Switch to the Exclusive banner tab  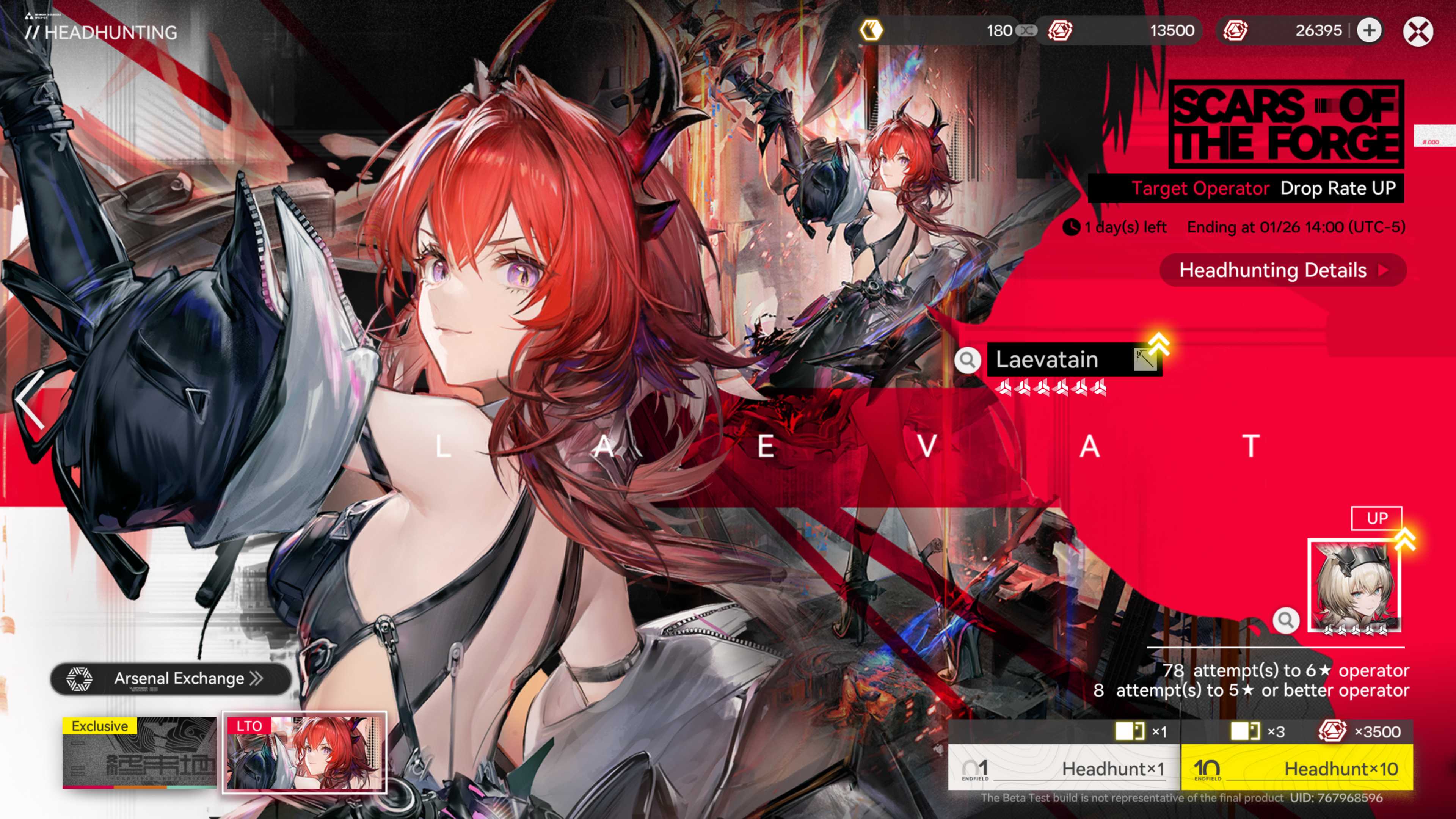(x=139, y=752)
